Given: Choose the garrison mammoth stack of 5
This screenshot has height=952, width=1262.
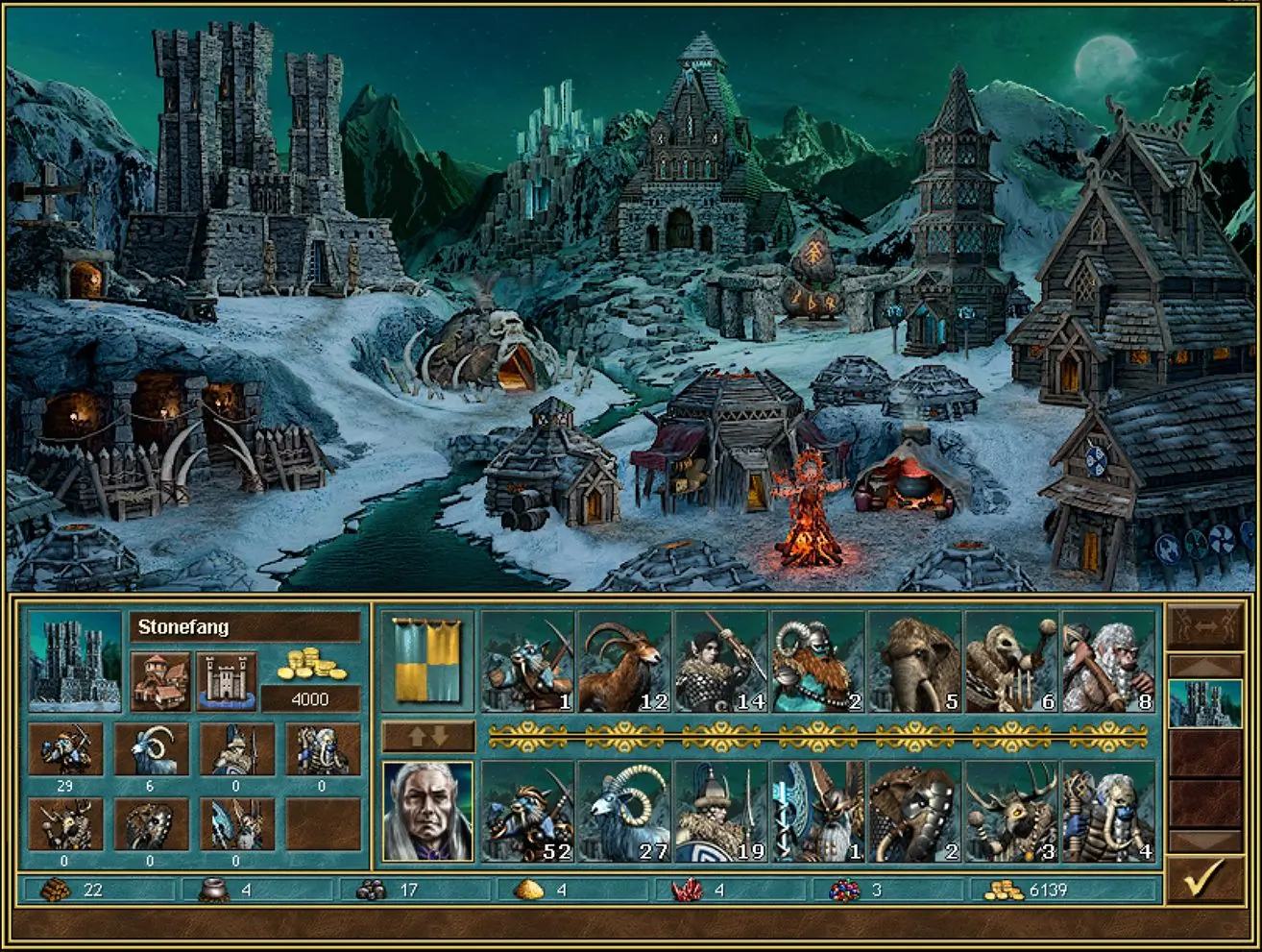Looking at the screenshot, I should pos(915,663).
